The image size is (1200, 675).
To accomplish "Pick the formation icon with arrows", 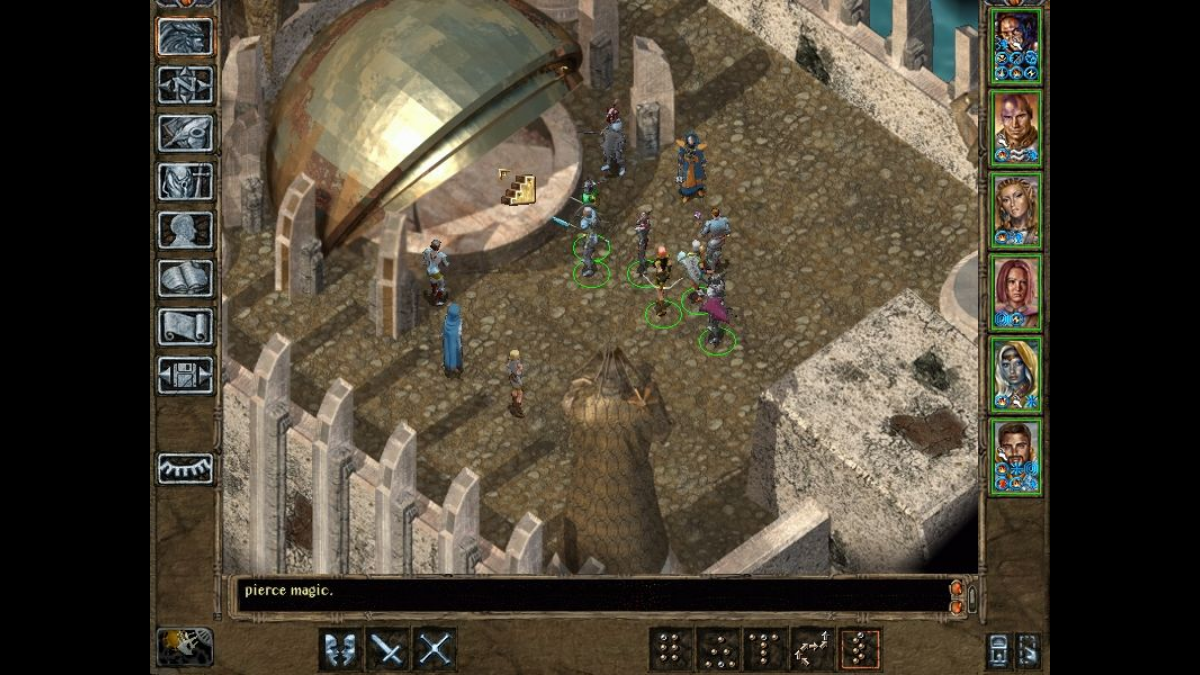I will point(812,649).
